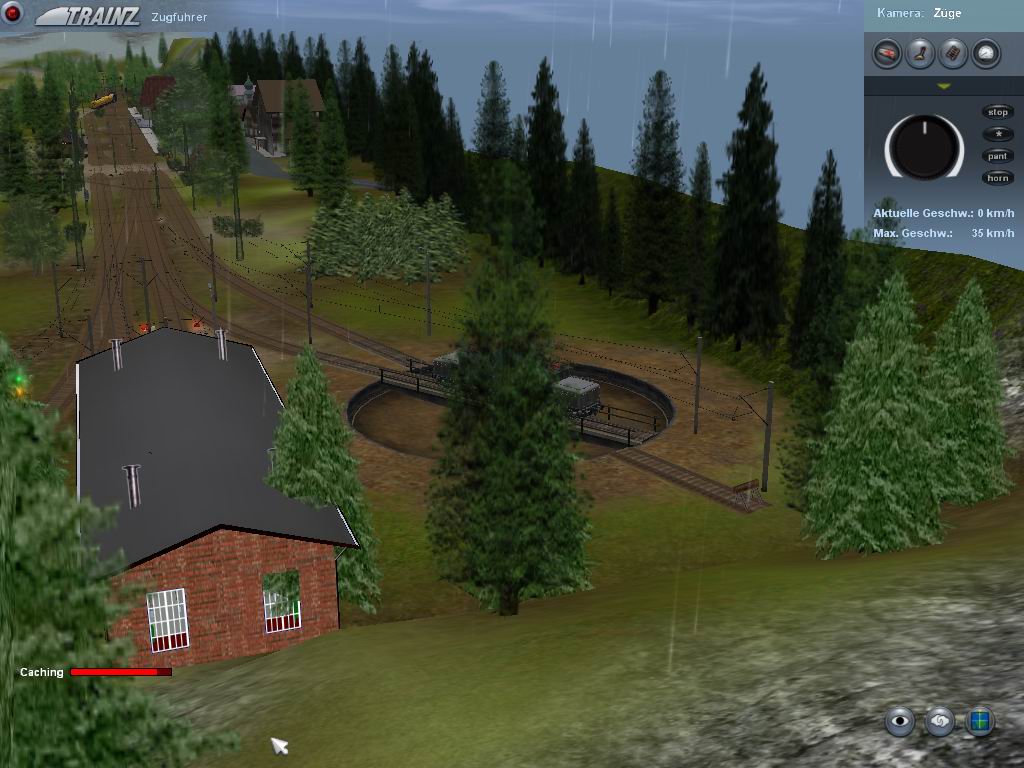
Task: Sound the horn button
Action: click(997, 178)
